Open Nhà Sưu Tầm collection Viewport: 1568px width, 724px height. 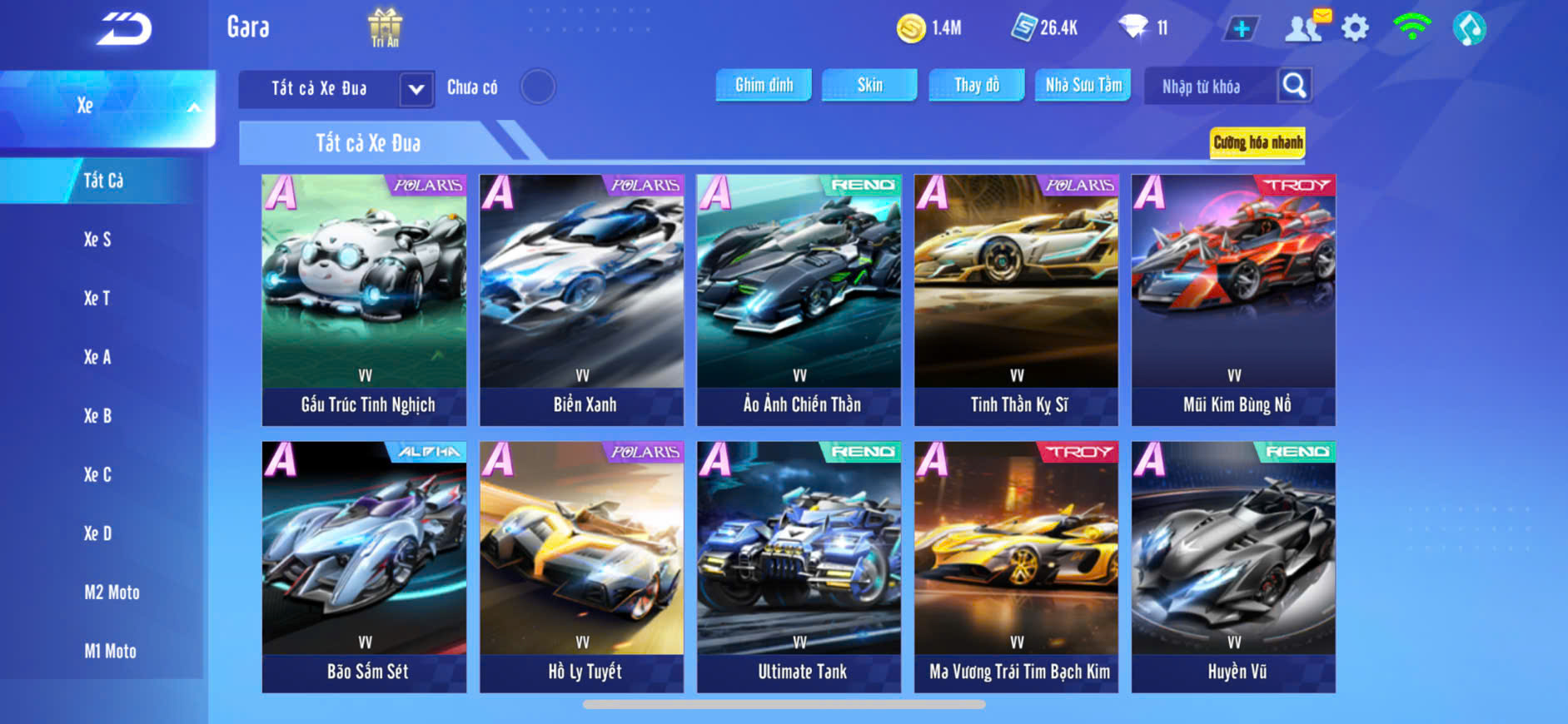pos(1083,85)
